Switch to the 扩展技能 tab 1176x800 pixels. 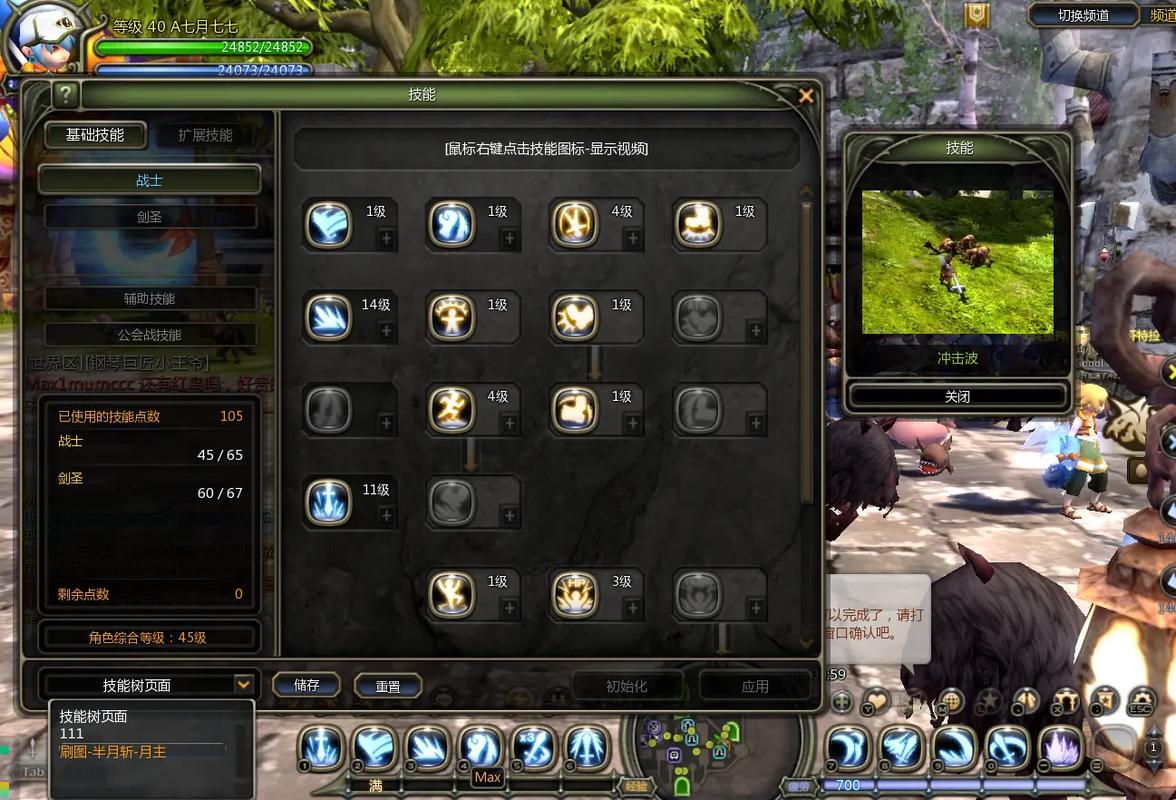[205, 135]
